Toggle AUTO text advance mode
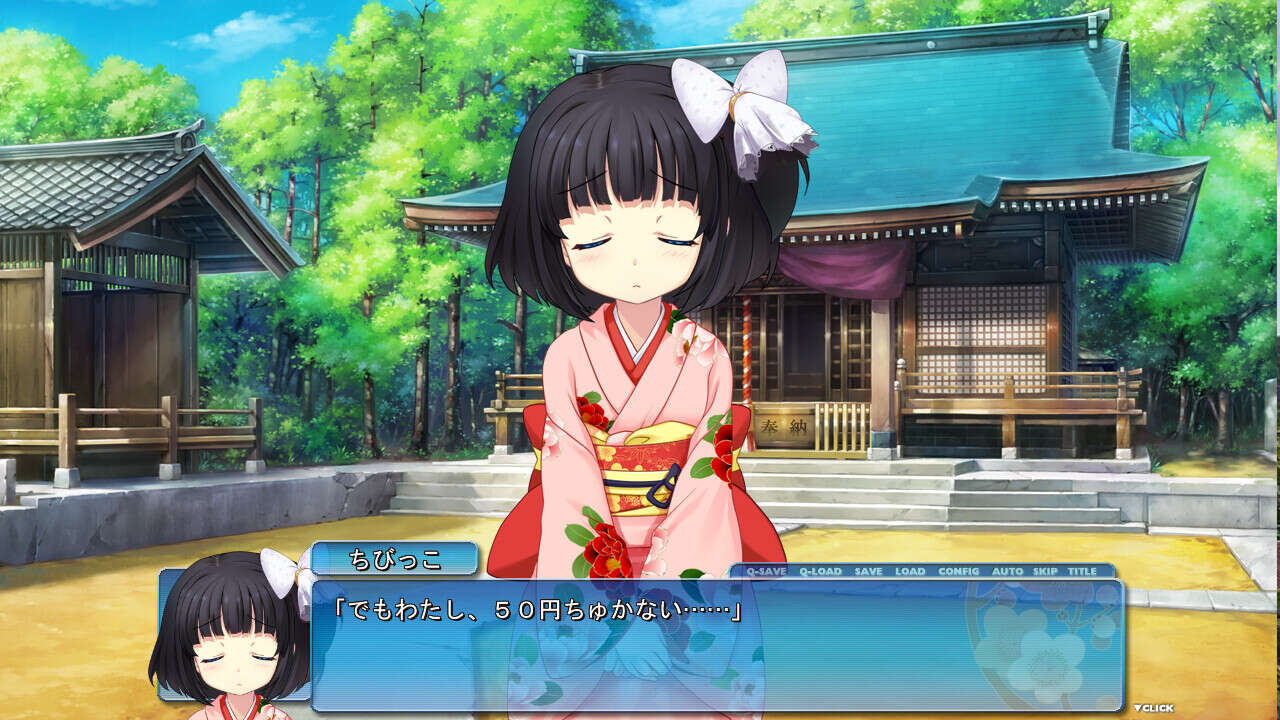The width and height of the screenshot is (1280, 720). [x=1007, y=571]
